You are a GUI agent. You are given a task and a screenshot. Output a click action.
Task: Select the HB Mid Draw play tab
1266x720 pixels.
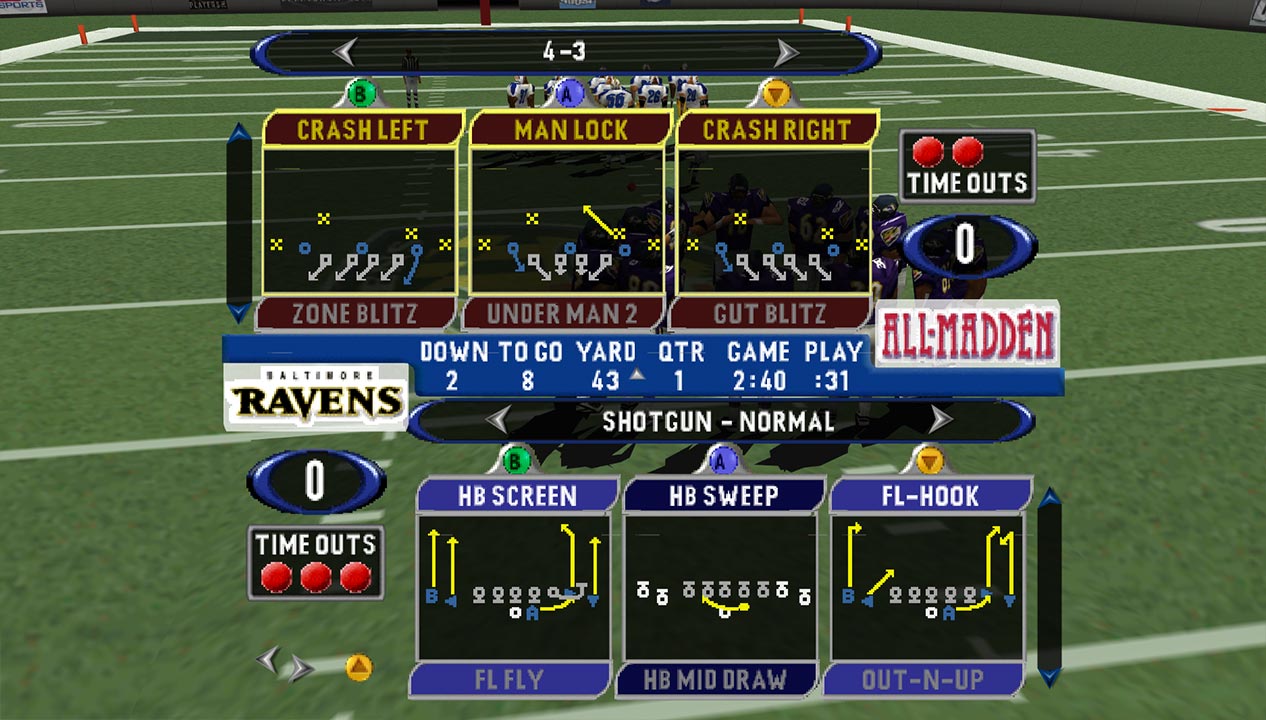click(716, 680)
